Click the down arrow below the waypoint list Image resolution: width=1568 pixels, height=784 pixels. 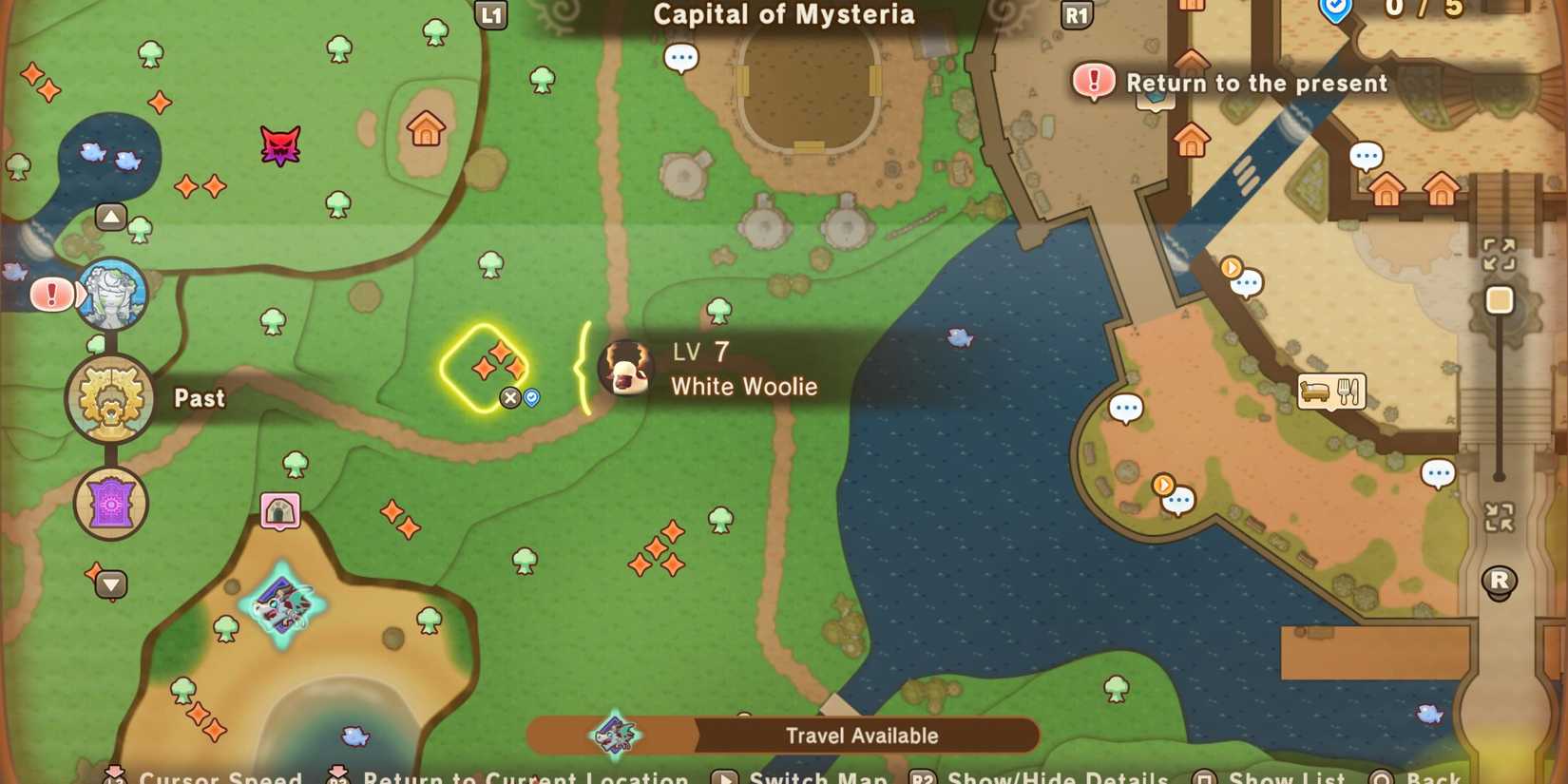click(x=111, y=585)
